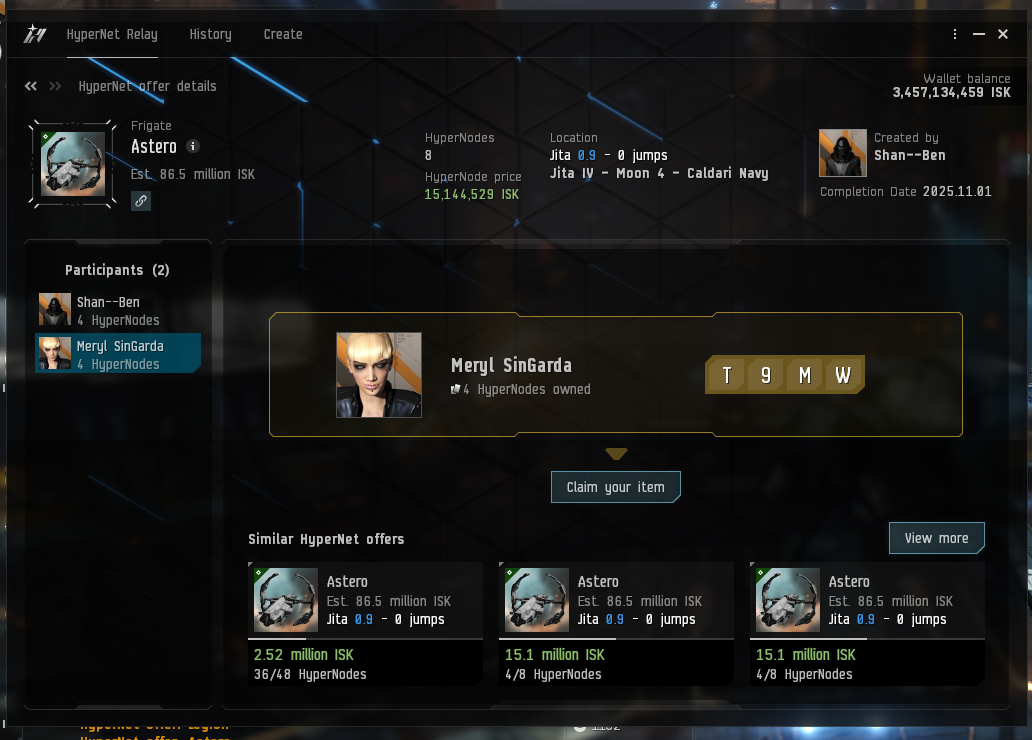The height and width of the screenshot is (740, 1032).
Task: Close the HyperNet window
Action: pyautogui.click(x=1003, y=34)
